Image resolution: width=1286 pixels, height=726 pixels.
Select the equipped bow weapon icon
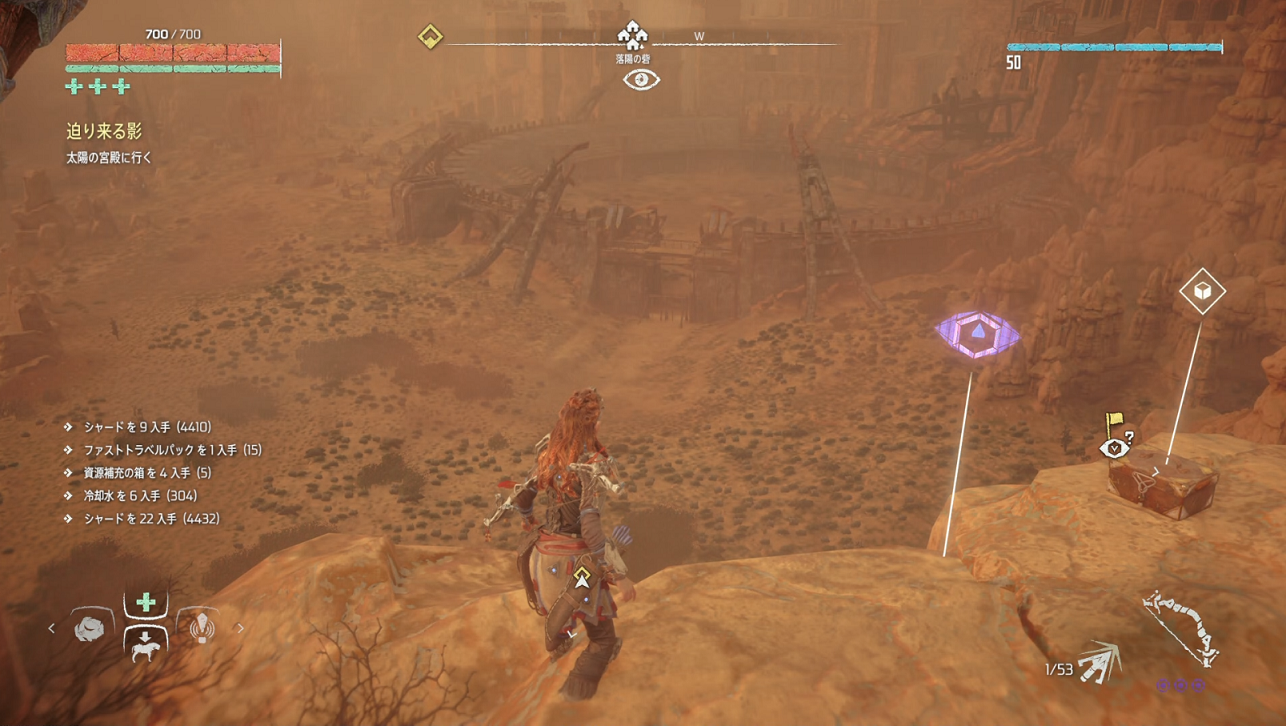click(x=1182, y=627)
